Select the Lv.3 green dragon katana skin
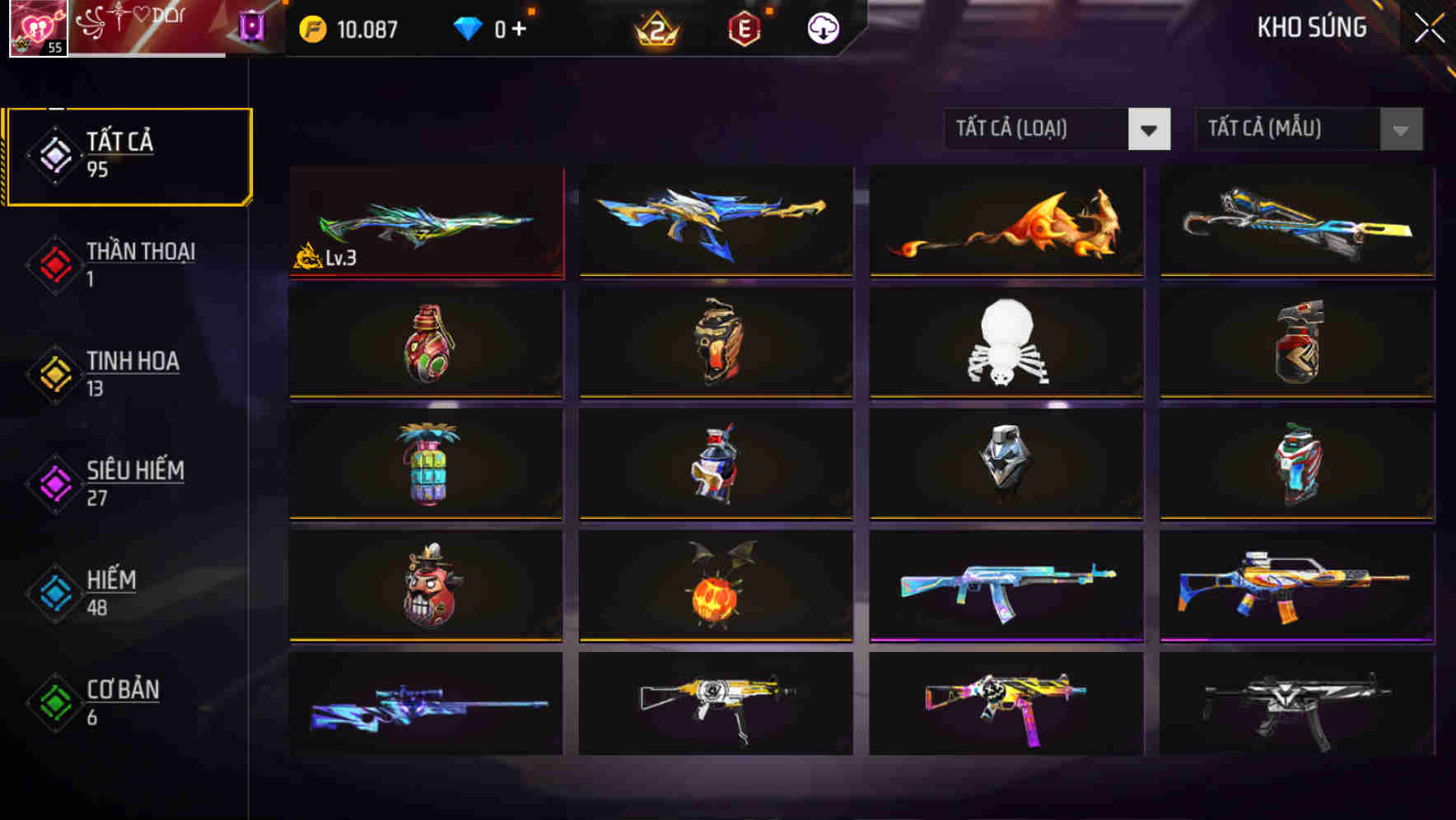 425,222
